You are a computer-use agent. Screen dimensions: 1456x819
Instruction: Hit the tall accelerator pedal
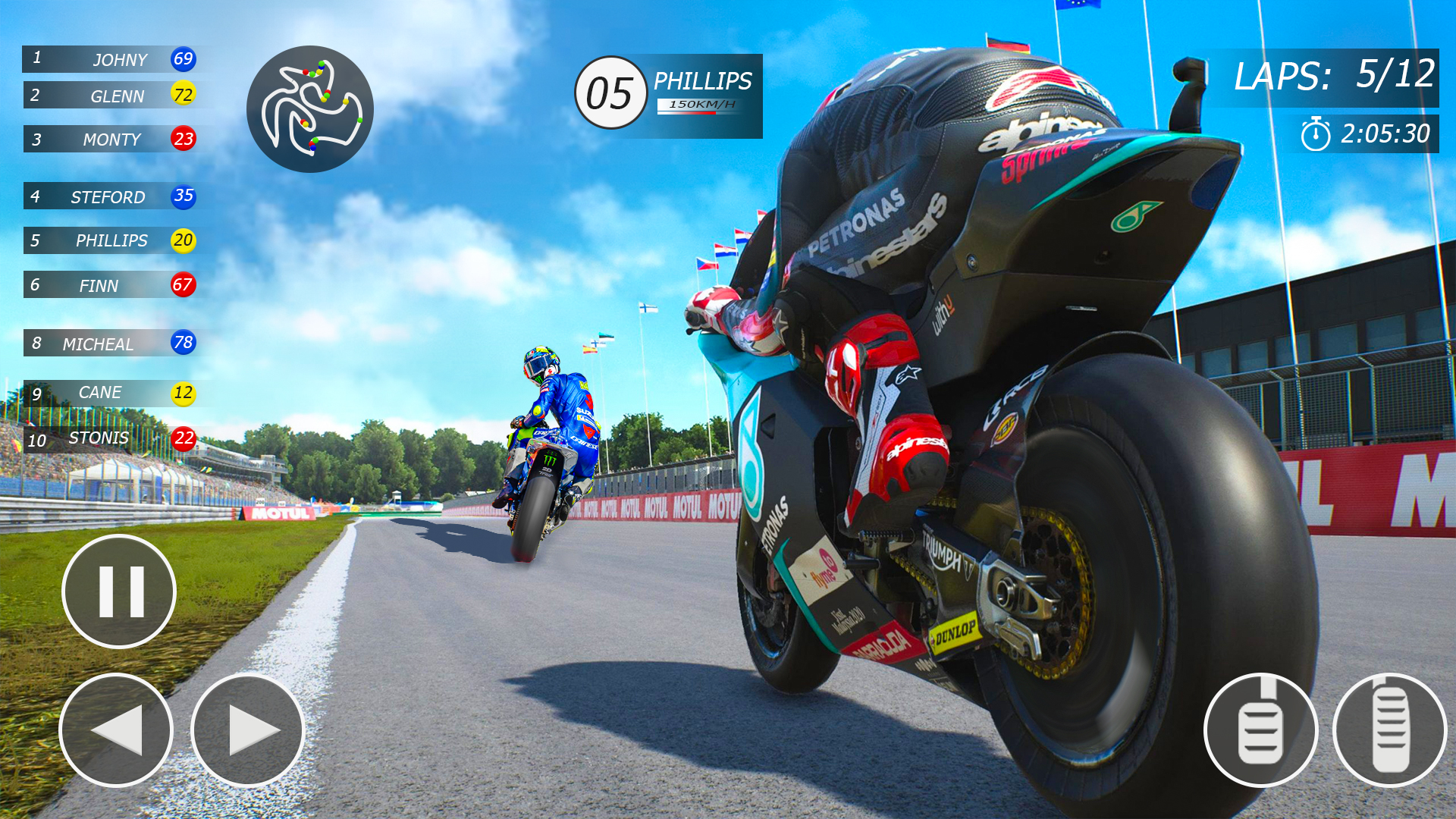click(x=1390, y=730)
